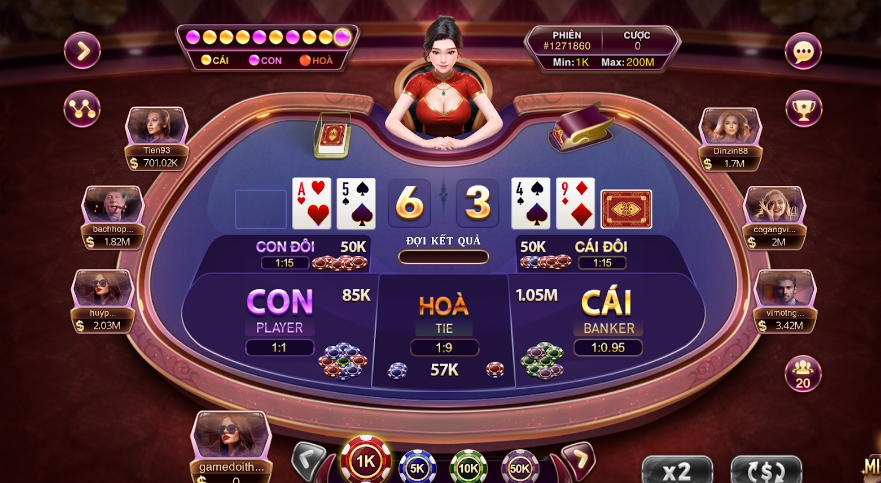
Task: Pick the 10K green chip
Action: click(467, 466)
